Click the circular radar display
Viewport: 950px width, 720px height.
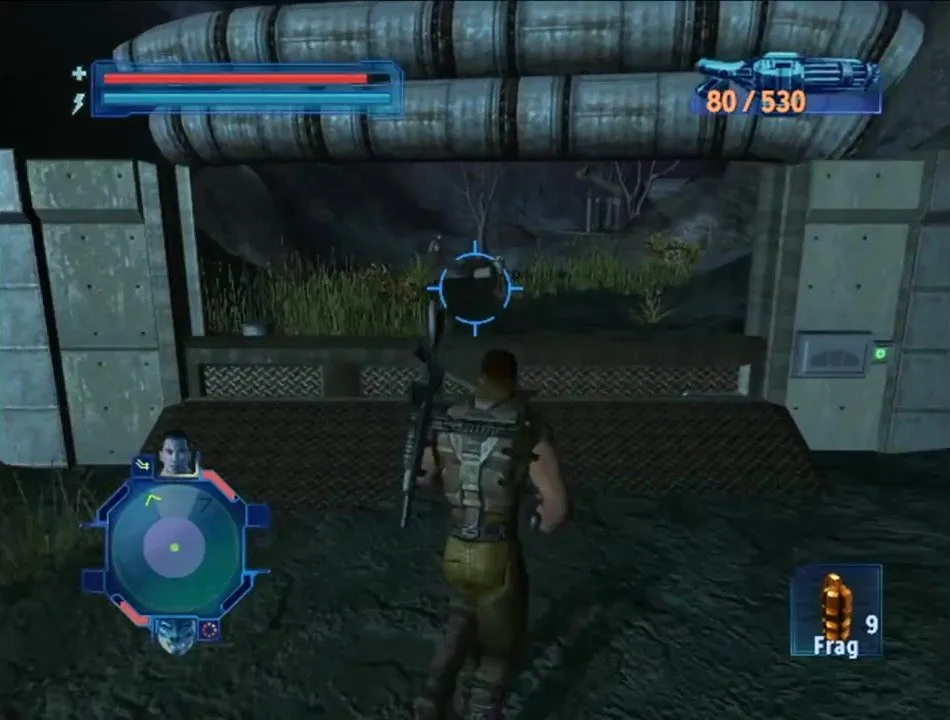175,547
